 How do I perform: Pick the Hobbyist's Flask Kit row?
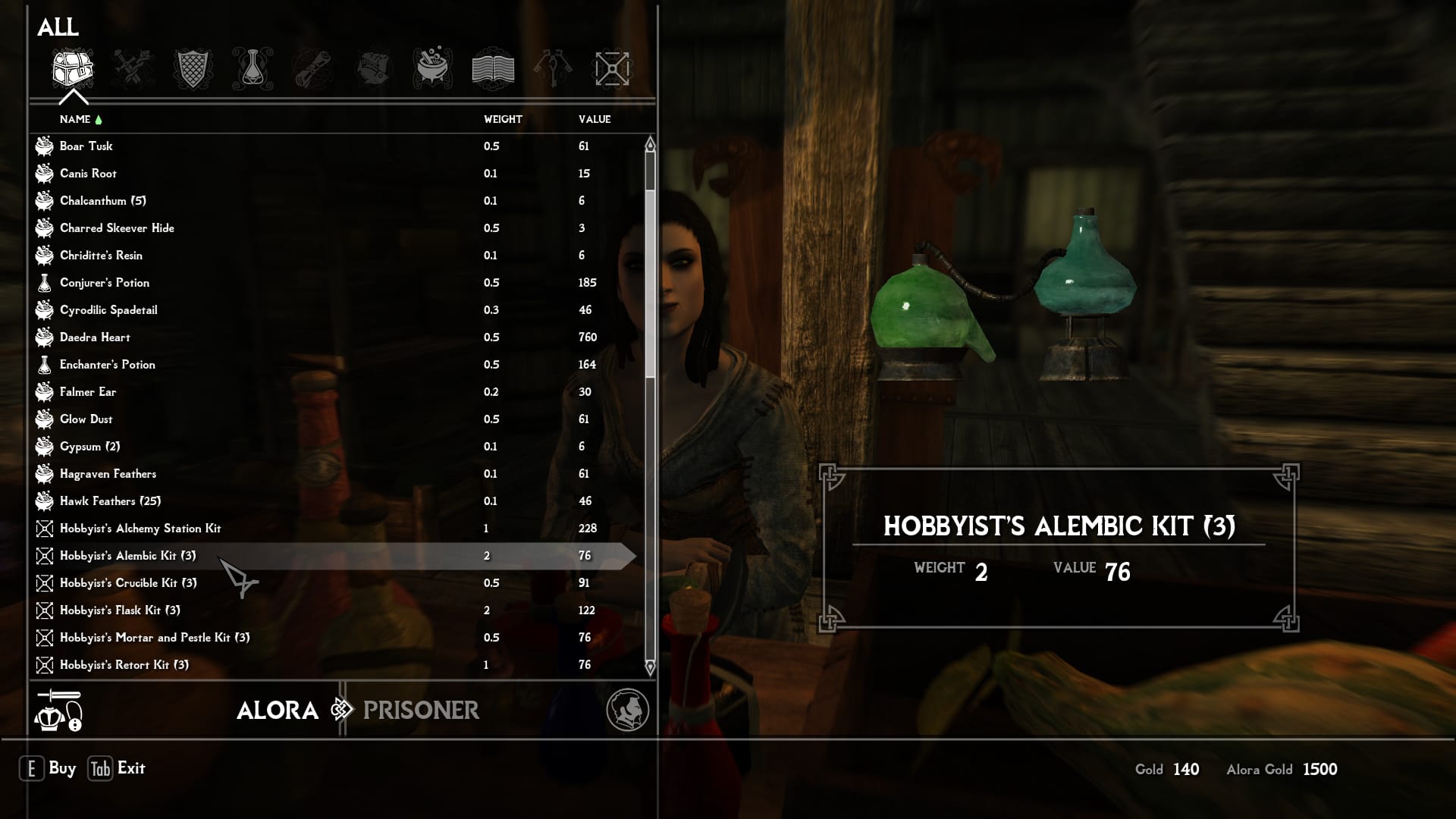tap(120, 610)
